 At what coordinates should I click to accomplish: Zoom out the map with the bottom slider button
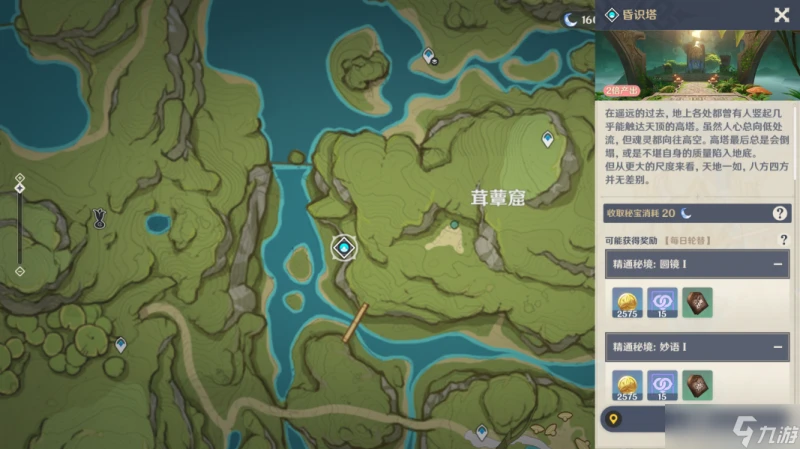tap(19, 270)
